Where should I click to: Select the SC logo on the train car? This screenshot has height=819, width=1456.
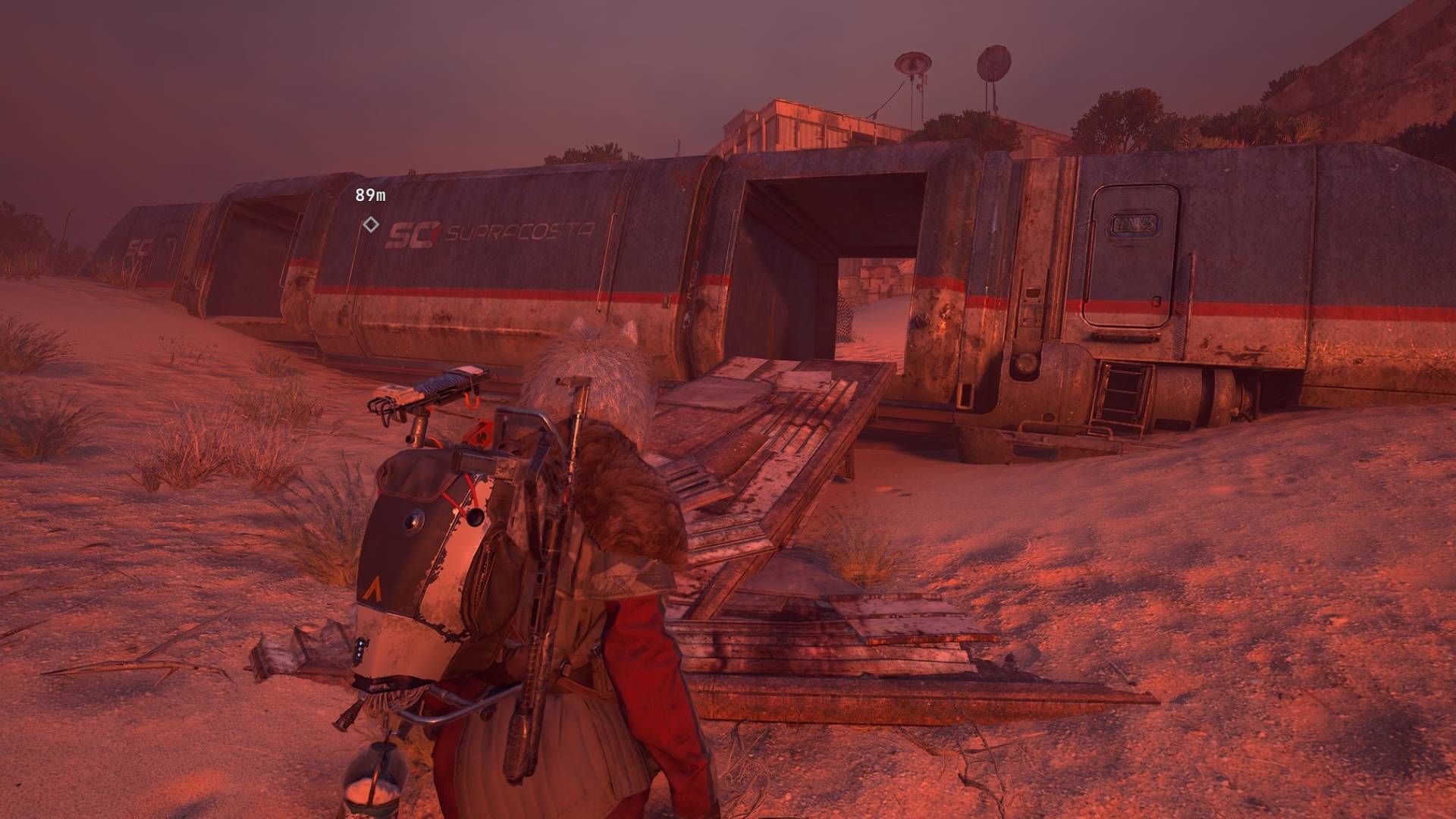(415, 234)
